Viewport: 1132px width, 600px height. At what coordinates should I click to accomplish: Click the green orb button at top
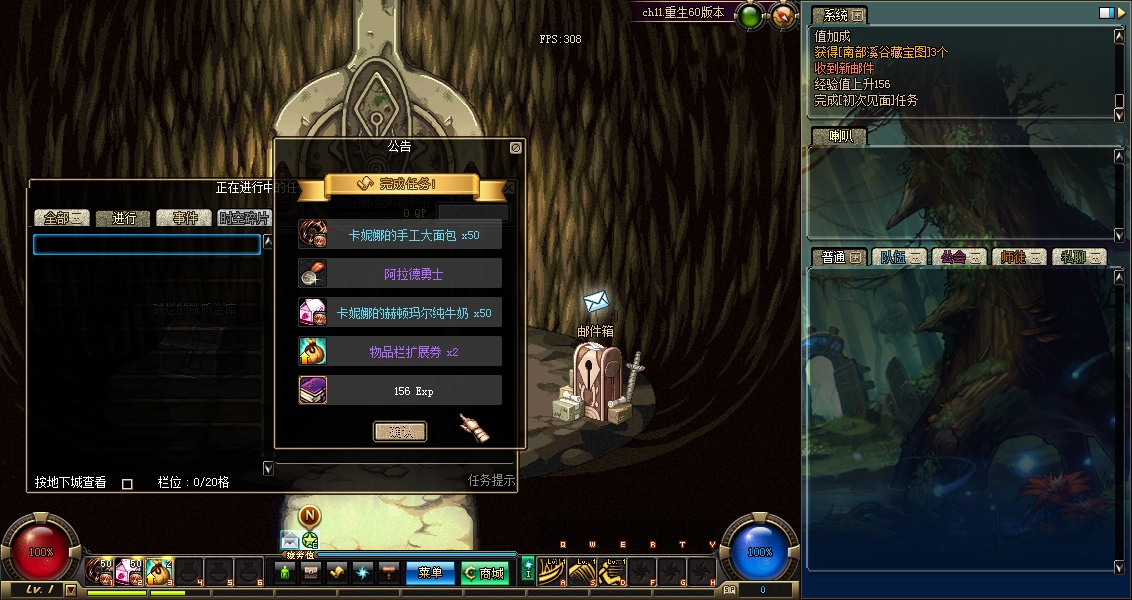(x=749, y=15)
